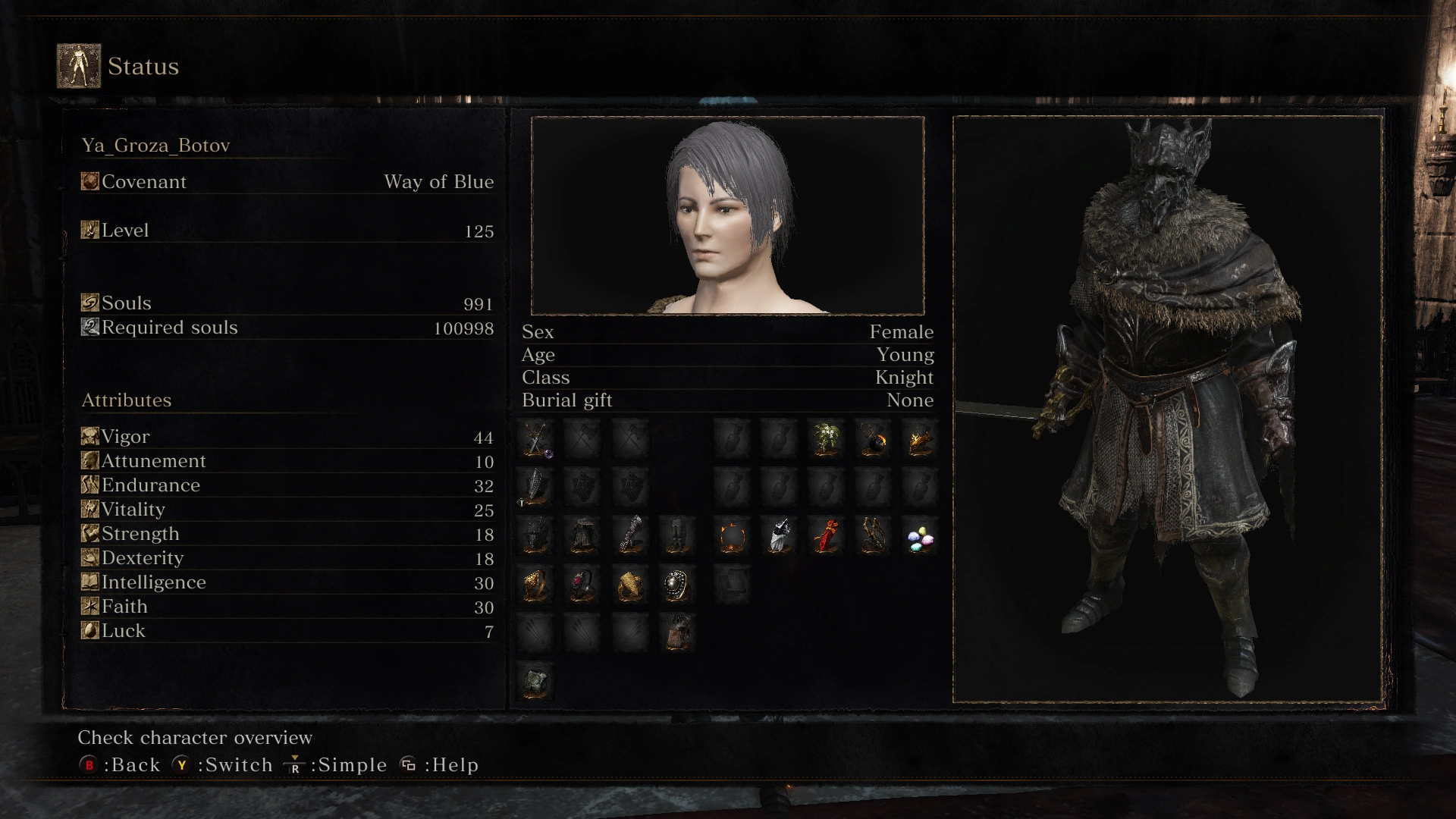Choose the spiked helmet armor slot

(536, 535)
